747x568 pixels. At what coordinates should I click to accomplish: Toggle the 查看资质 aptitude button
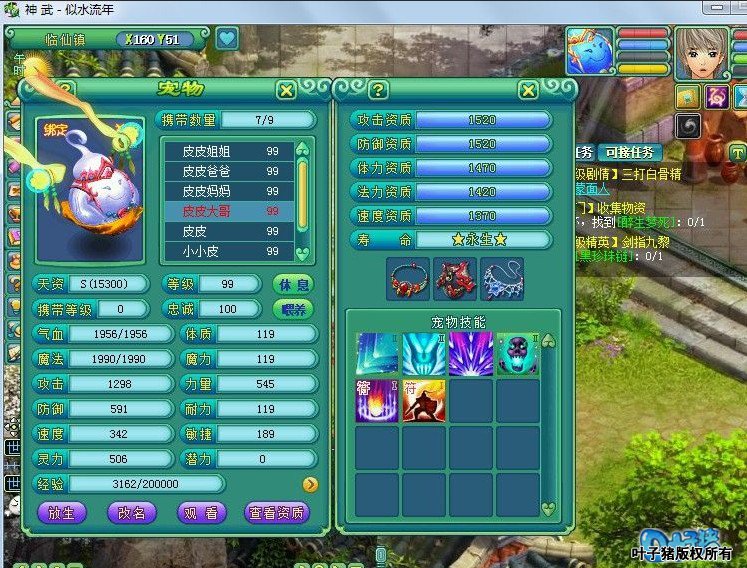point(277,512)
